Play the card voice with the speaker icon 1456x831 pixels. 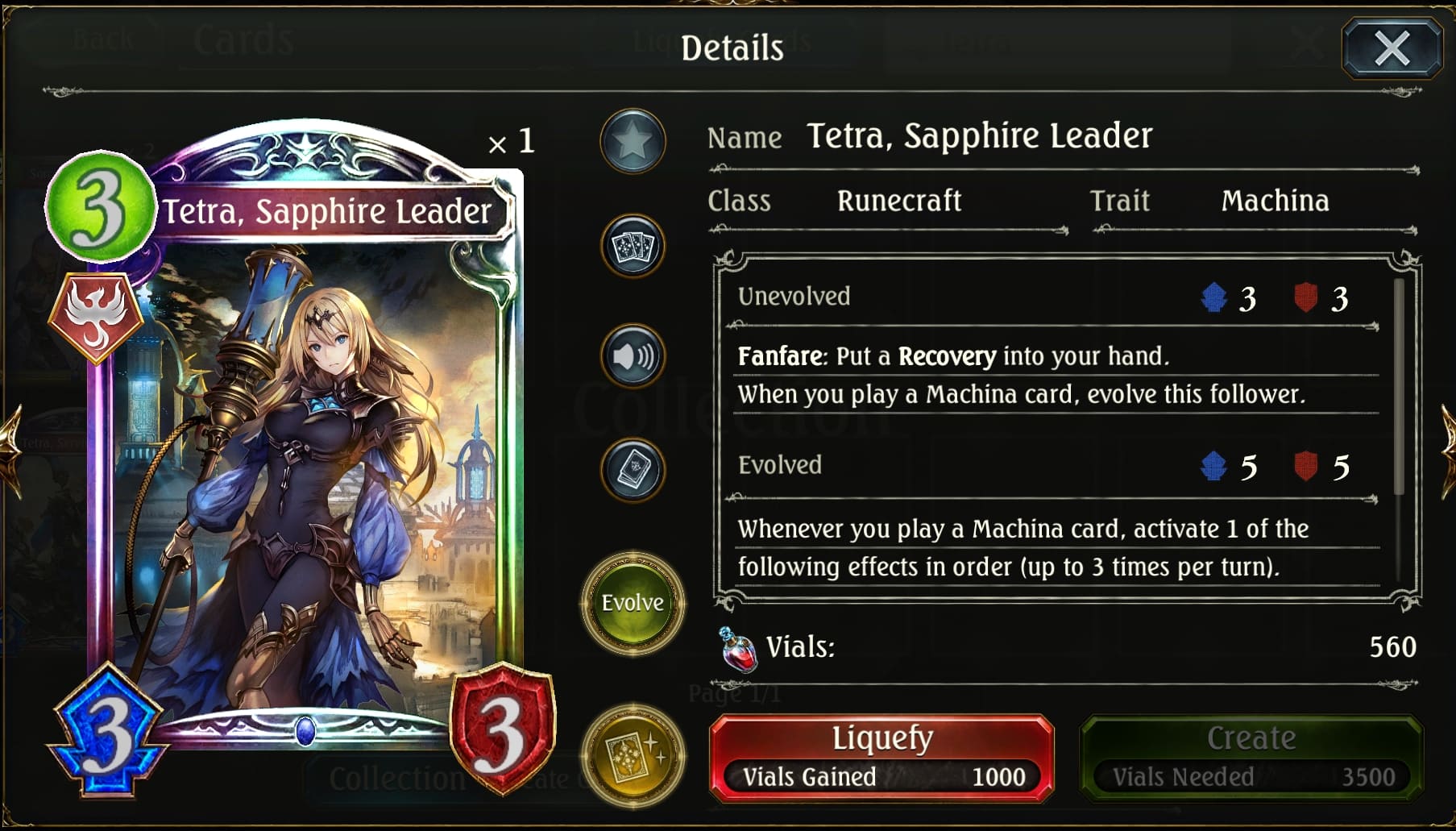click(x=633, y=356)
